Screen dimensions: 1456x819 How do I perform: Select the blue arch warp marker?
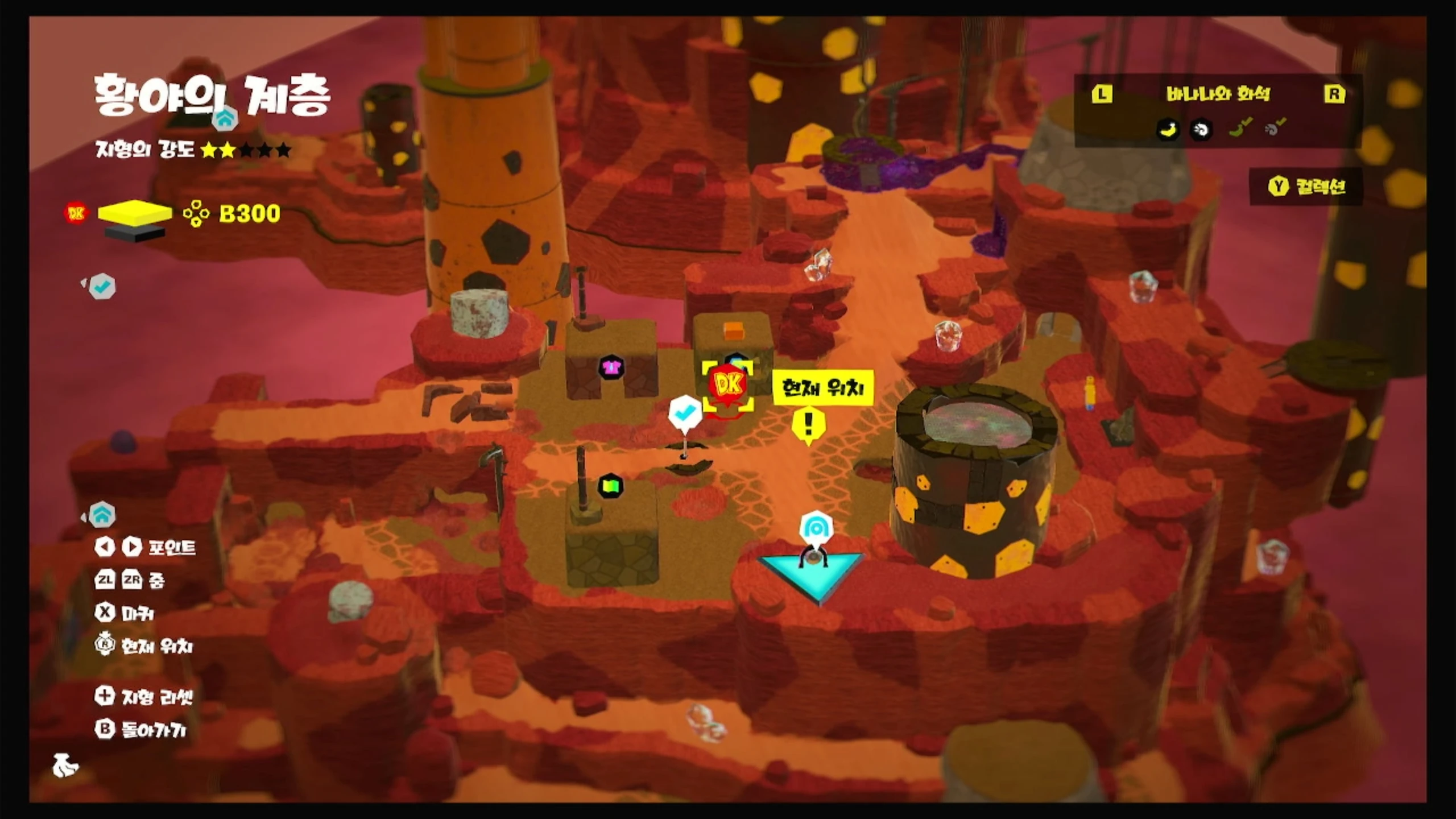[816, 528]
